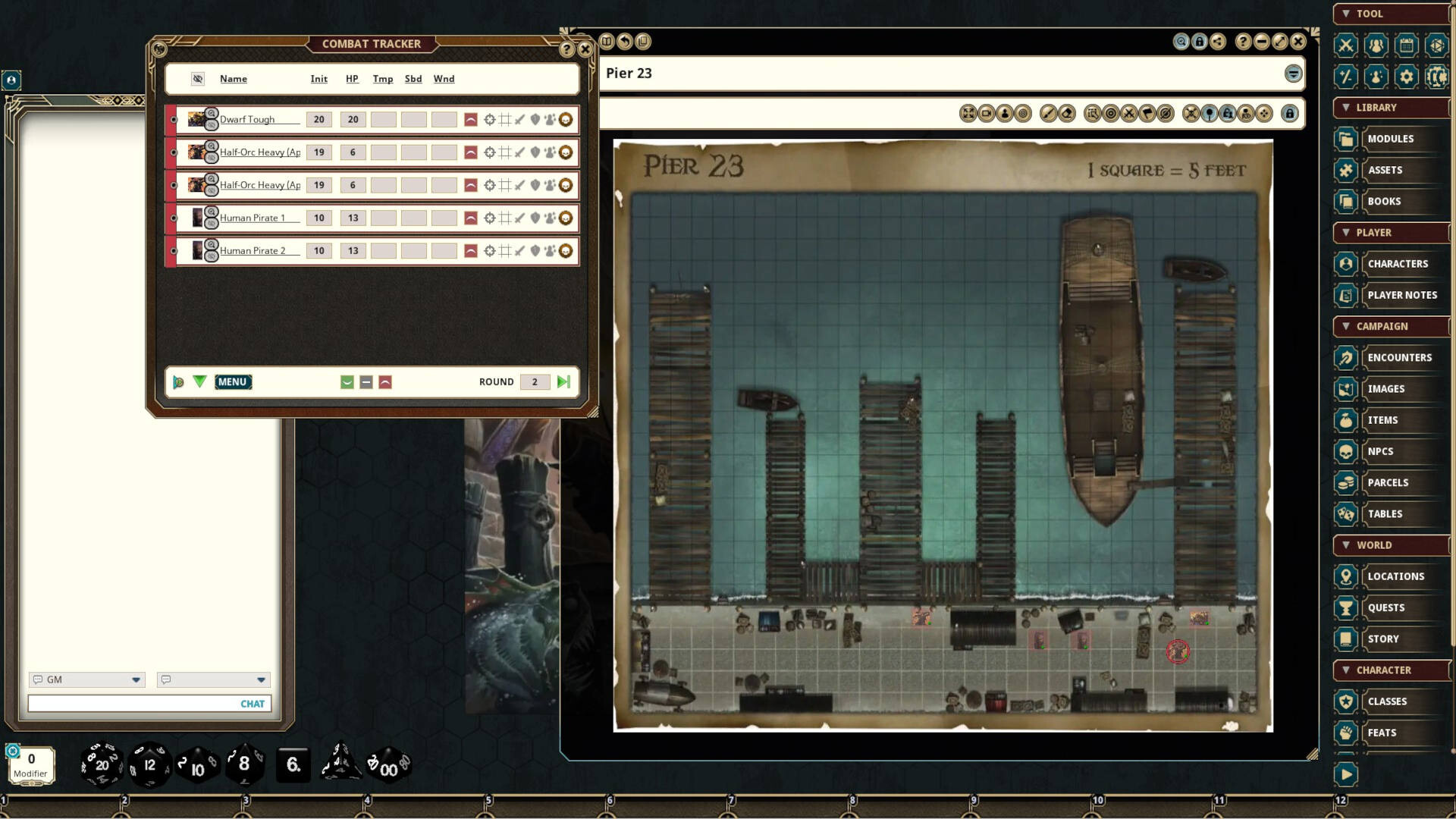Viewport: 1456px width, 819px height.
Task: Toggle the map pointer pin tool
Action: (1209, 113)
